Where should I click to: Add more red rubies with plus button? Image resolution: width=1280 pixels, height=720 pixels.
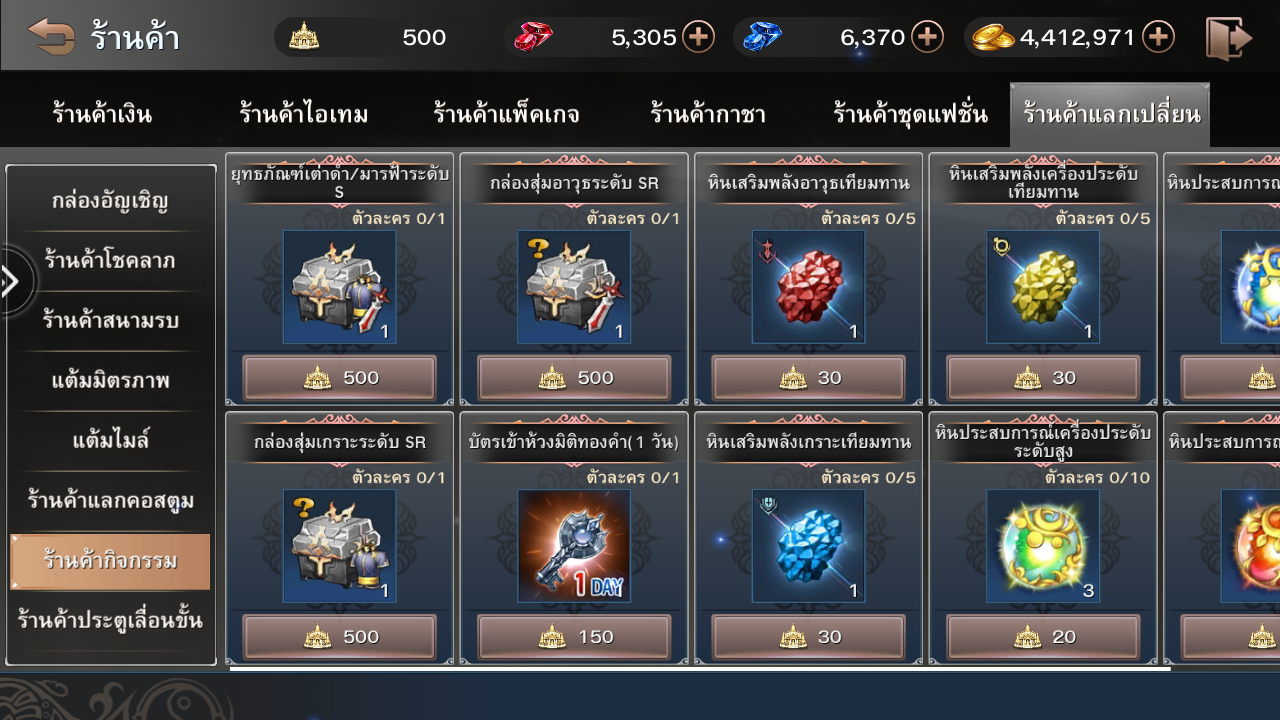[698, 37]
